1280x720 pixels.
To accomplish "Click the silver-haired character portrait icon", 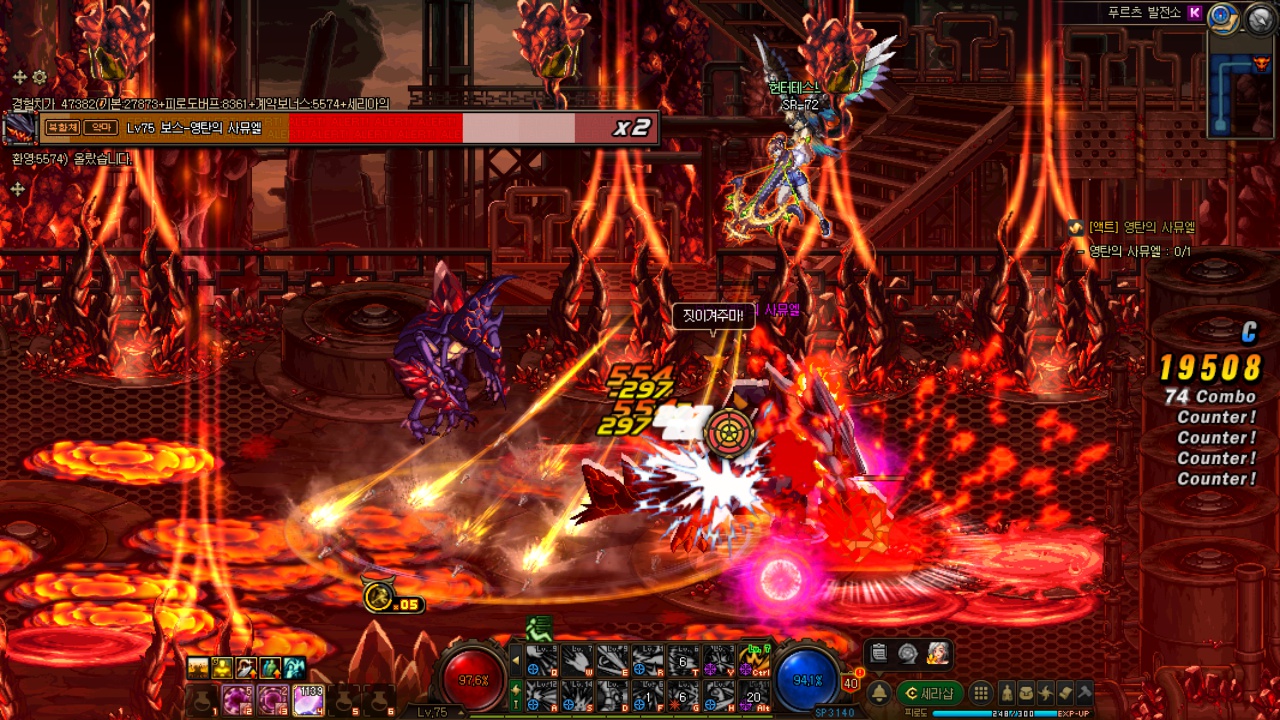I will point(937,653).
